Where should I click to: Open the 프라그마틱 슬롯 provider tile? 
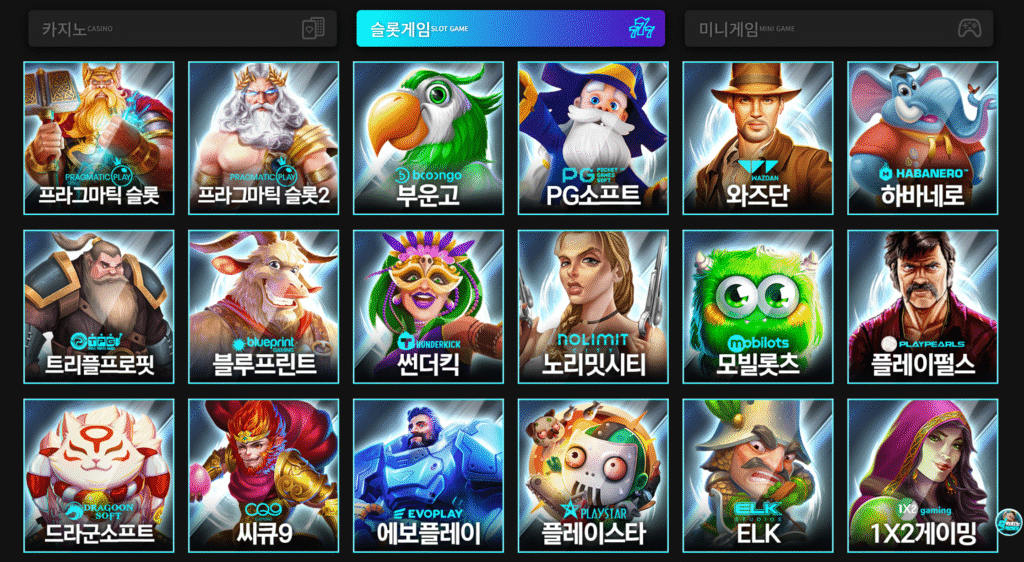click(99, 138)
